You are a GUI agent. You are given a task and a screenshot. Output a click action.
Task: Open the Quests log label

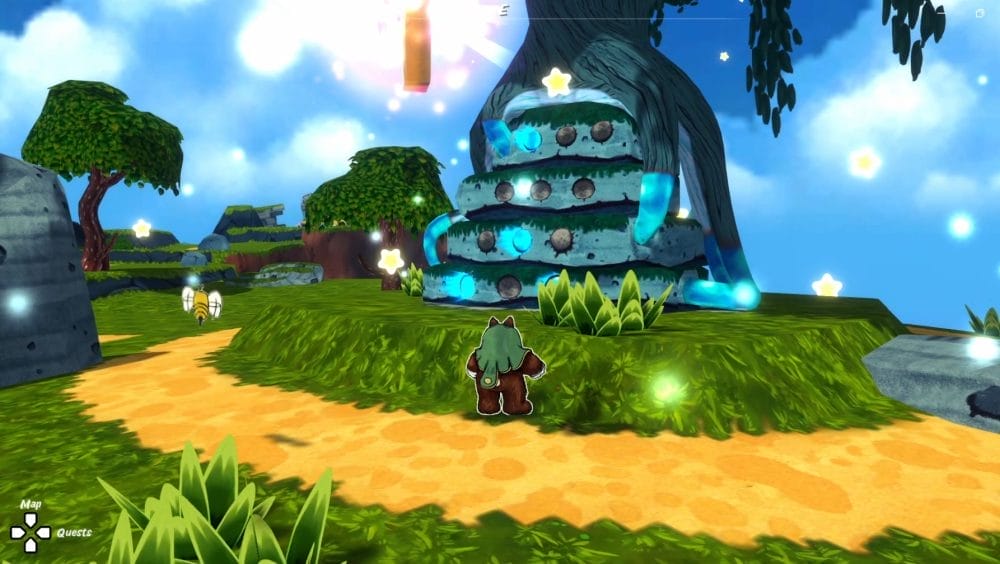pos(74,533)
